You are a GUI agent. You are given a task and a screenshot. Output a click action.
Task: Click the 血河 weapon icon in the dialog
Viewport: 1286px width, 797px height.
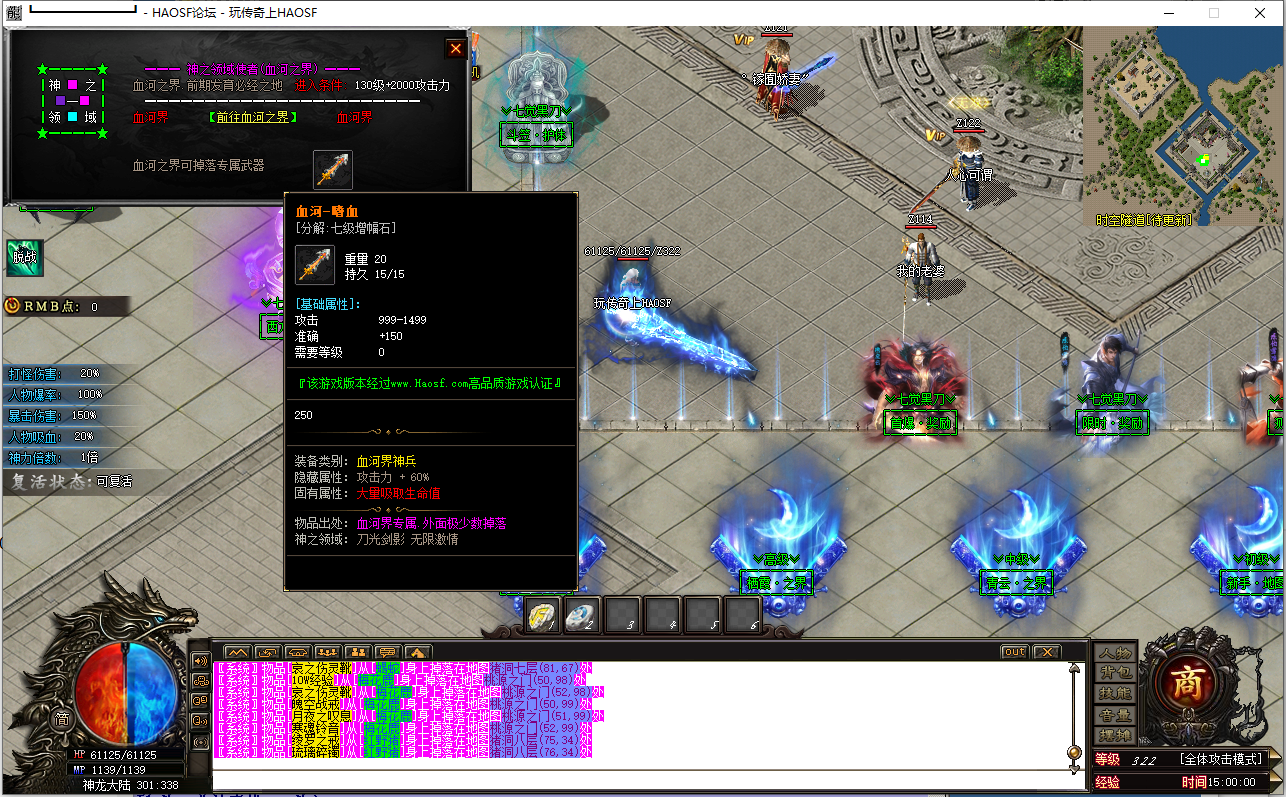coord(333,169)
